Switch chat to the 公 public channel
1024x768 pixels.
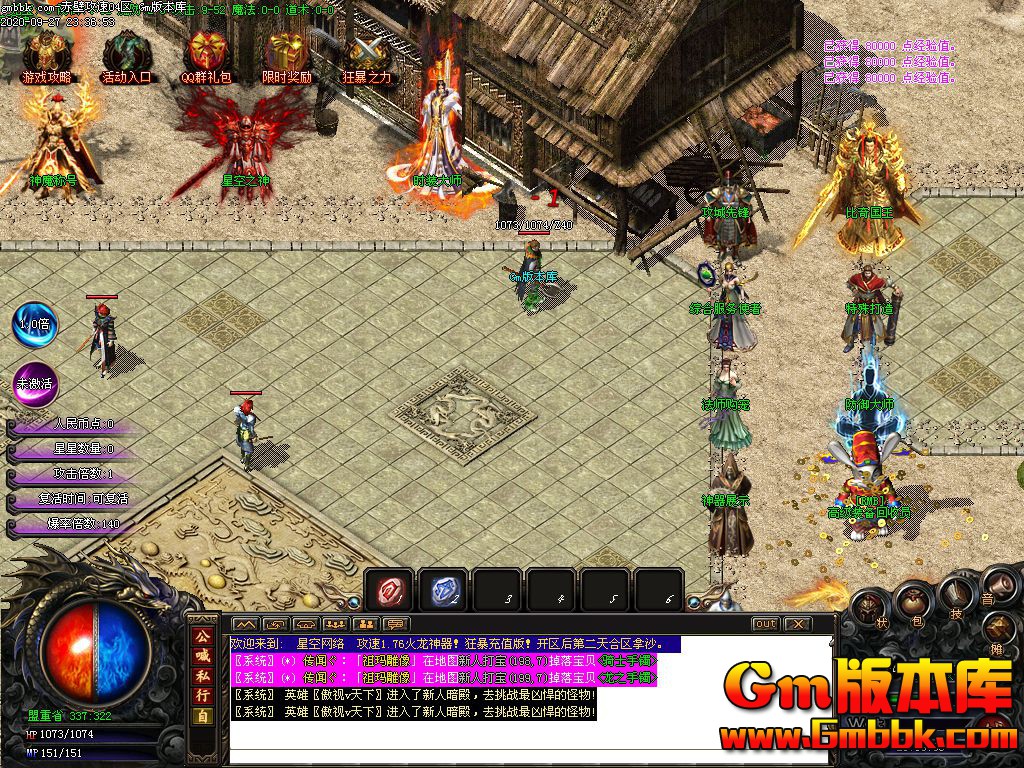202,636
